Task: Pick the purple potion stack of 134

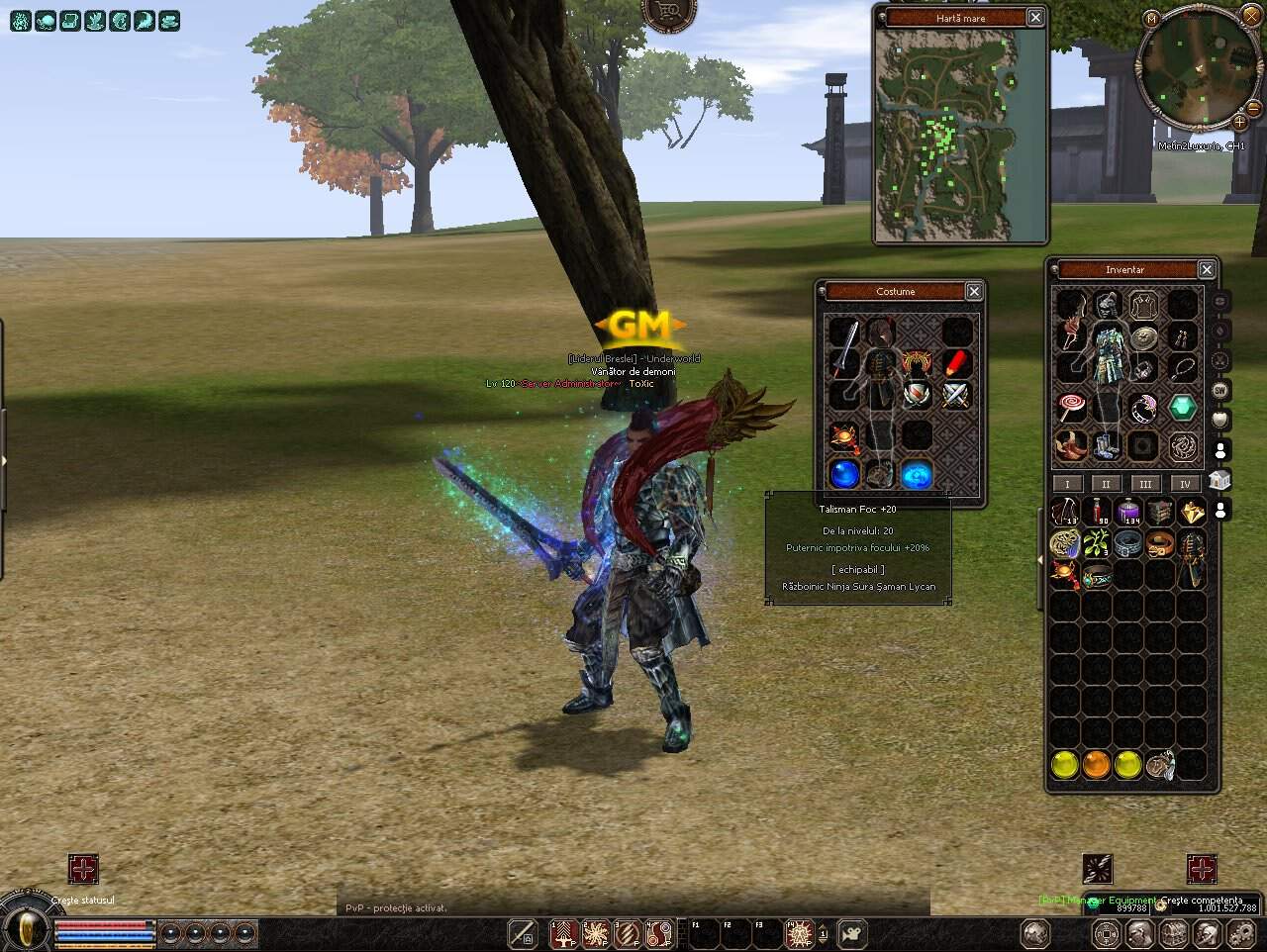Action: pyautogui.click(x=1128, y=512)
